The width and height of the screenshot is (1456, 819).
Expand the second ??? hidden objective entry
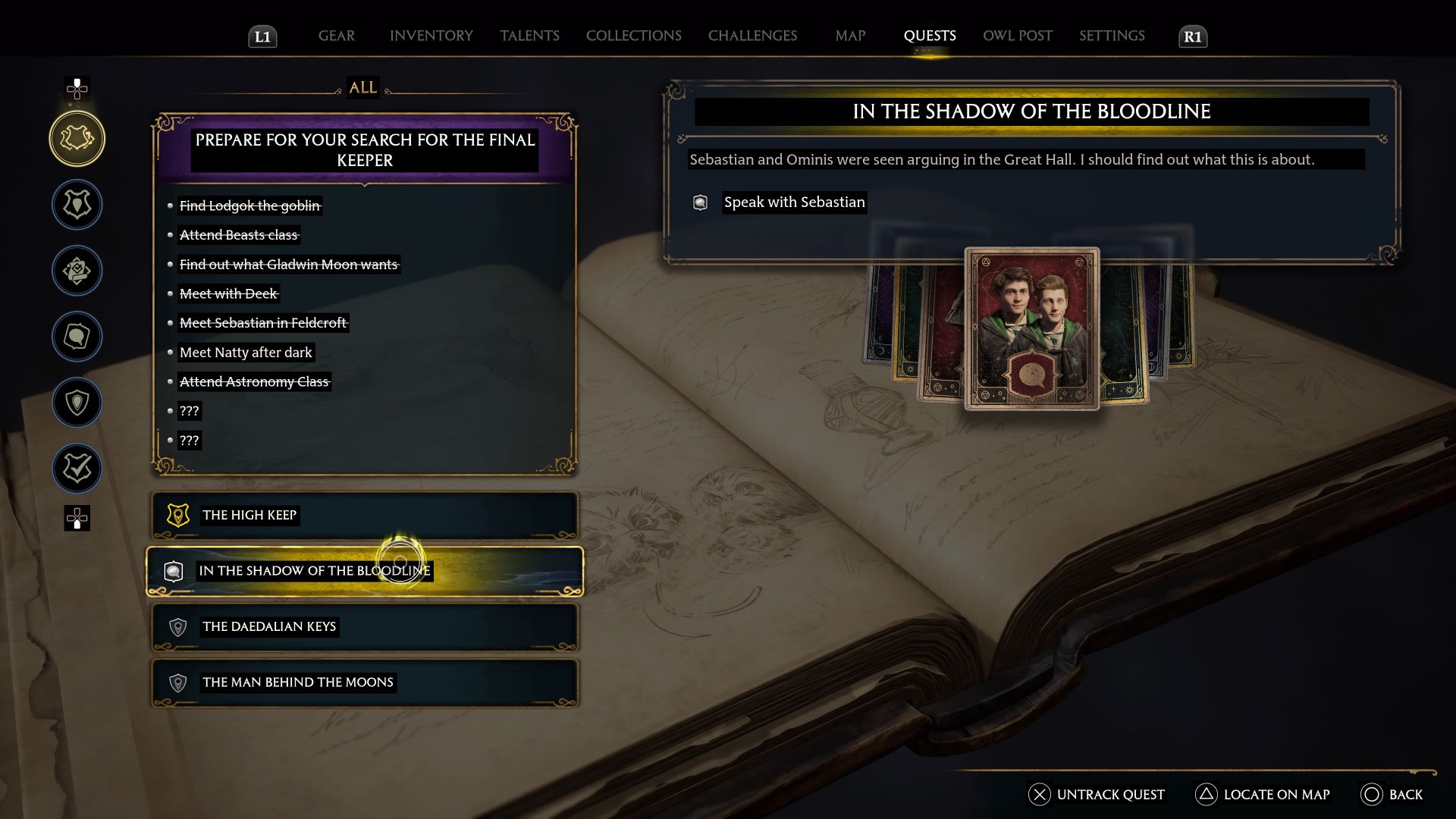click(190, 440)
